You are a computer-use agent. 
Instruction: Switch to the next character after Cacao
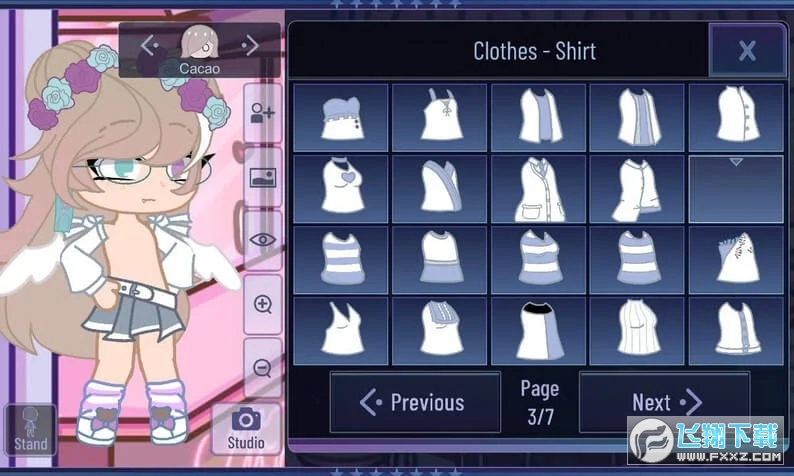[x=251, y=45]
